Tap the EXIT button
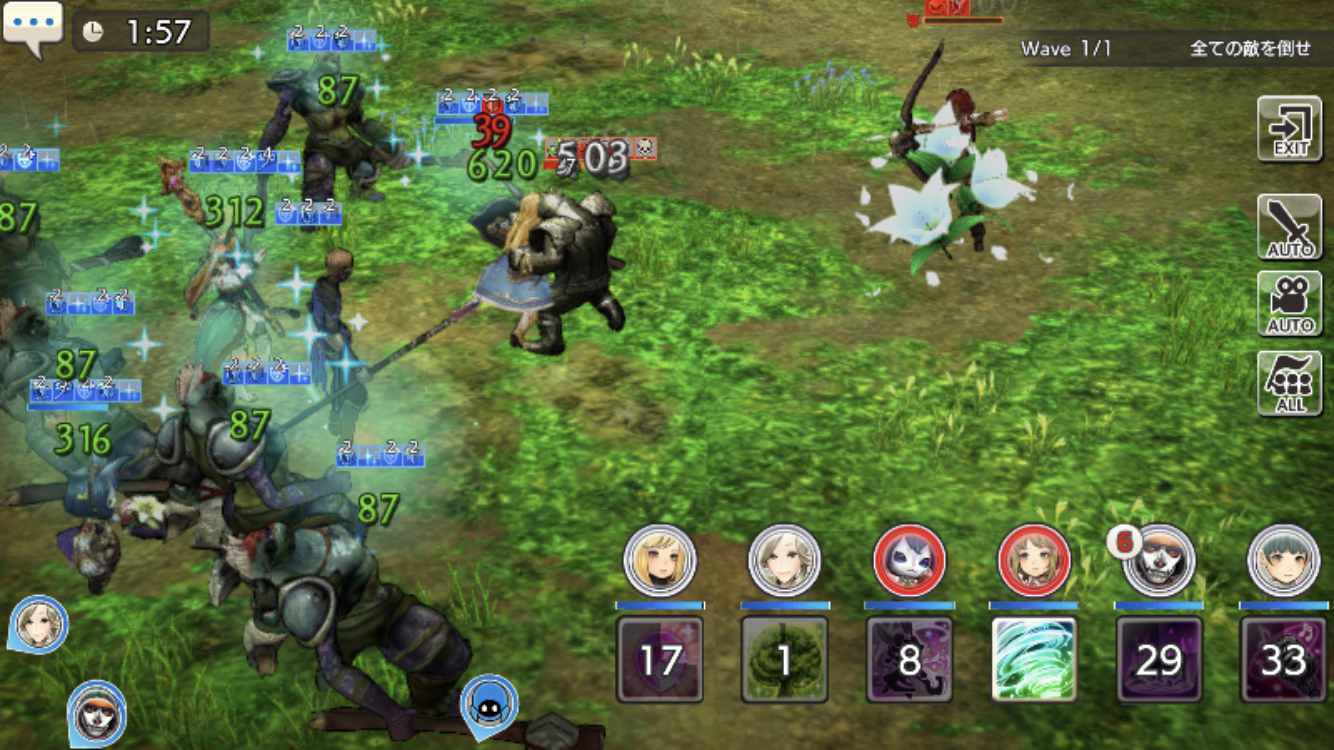 coord(1289,129)
